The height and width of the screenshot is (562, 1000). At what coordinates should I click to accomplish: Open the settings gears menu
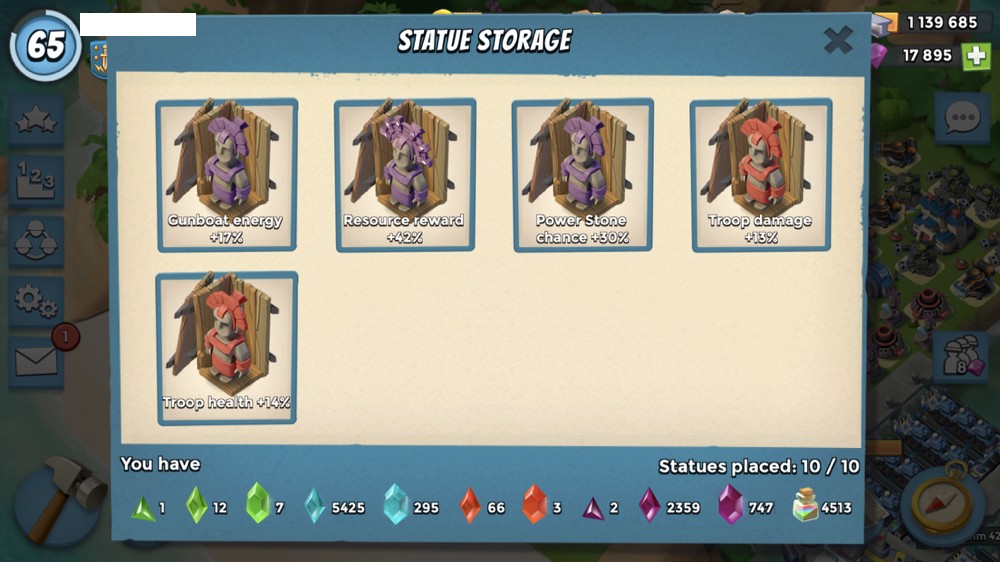[36, 300]
